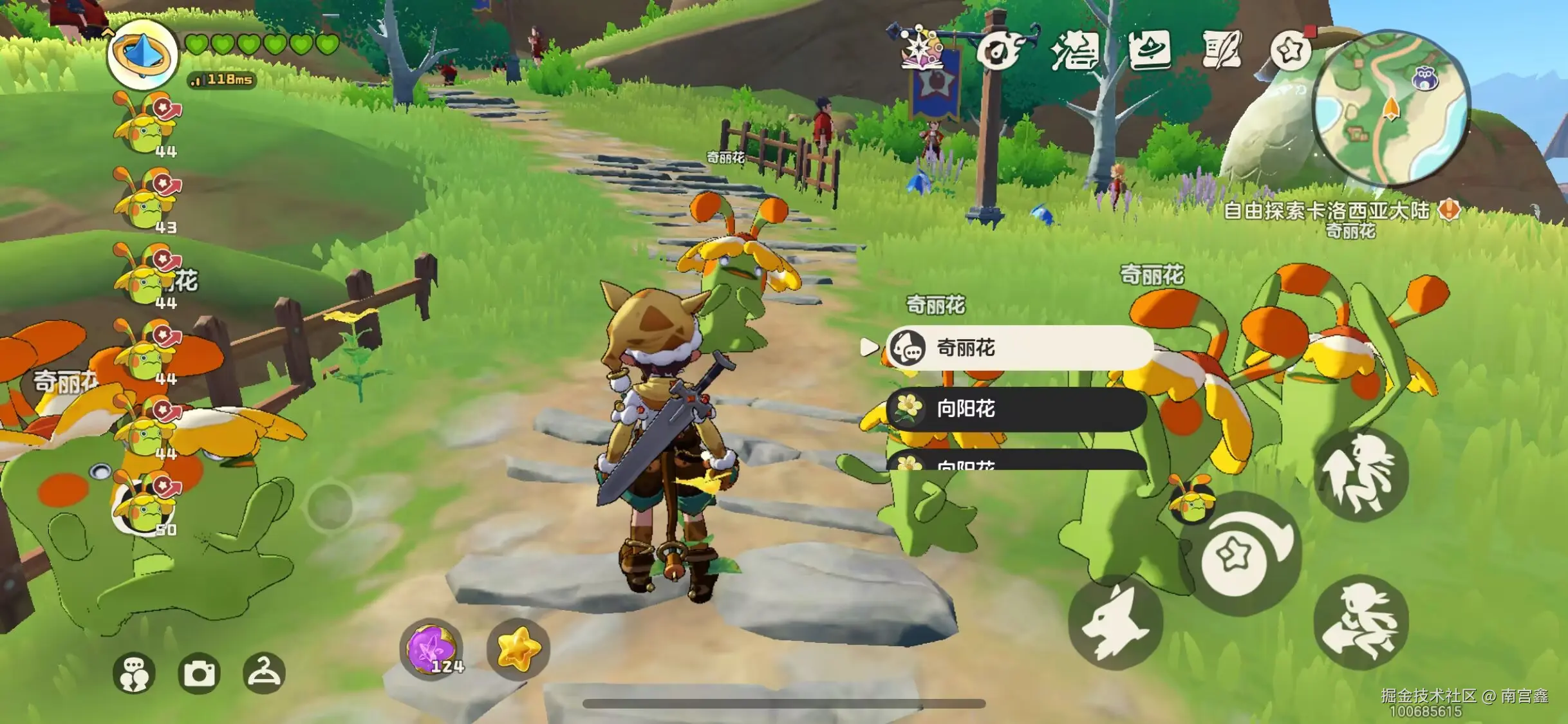Tap the dash slide action button
This screenshot has width=1568, height=724.
(1361, 622)
